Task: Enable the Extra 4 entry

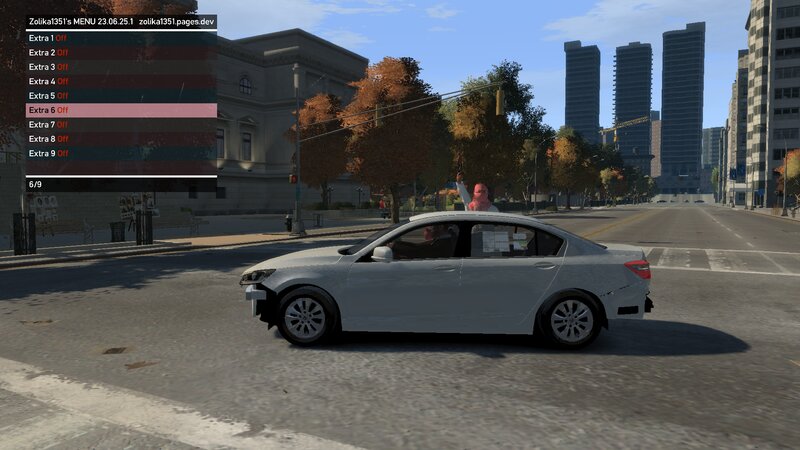Action: tap(120, 81)
